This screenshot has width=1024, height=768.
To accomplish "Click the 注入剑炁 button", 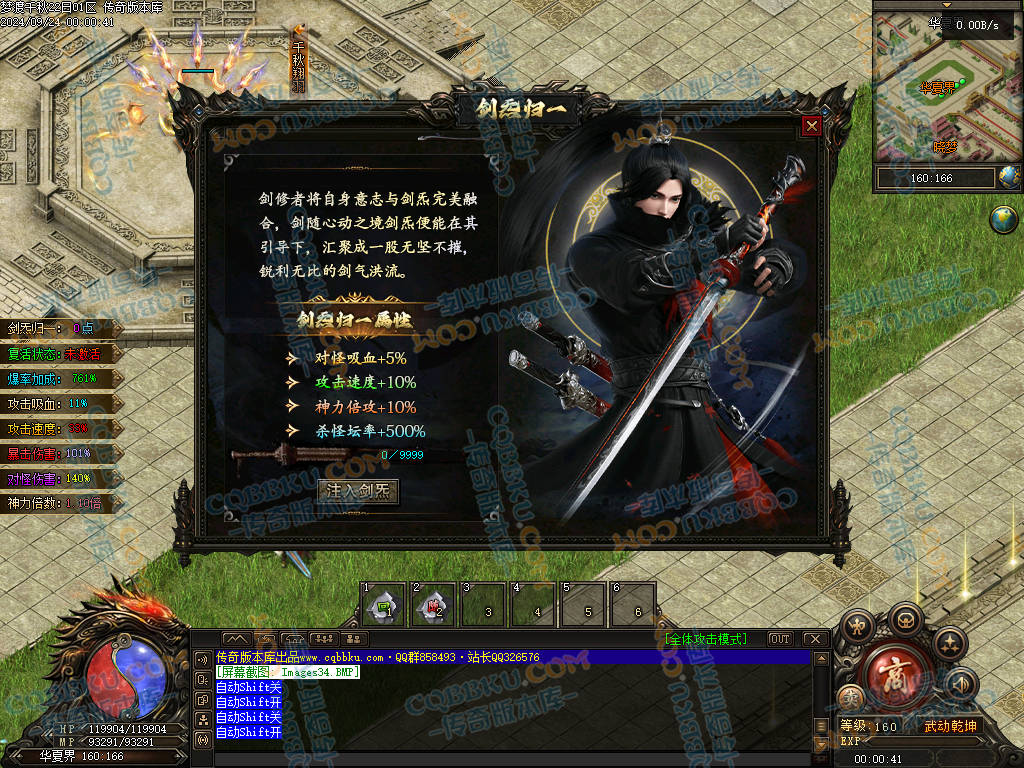I will pyautogui.click(x=359, y=491).
